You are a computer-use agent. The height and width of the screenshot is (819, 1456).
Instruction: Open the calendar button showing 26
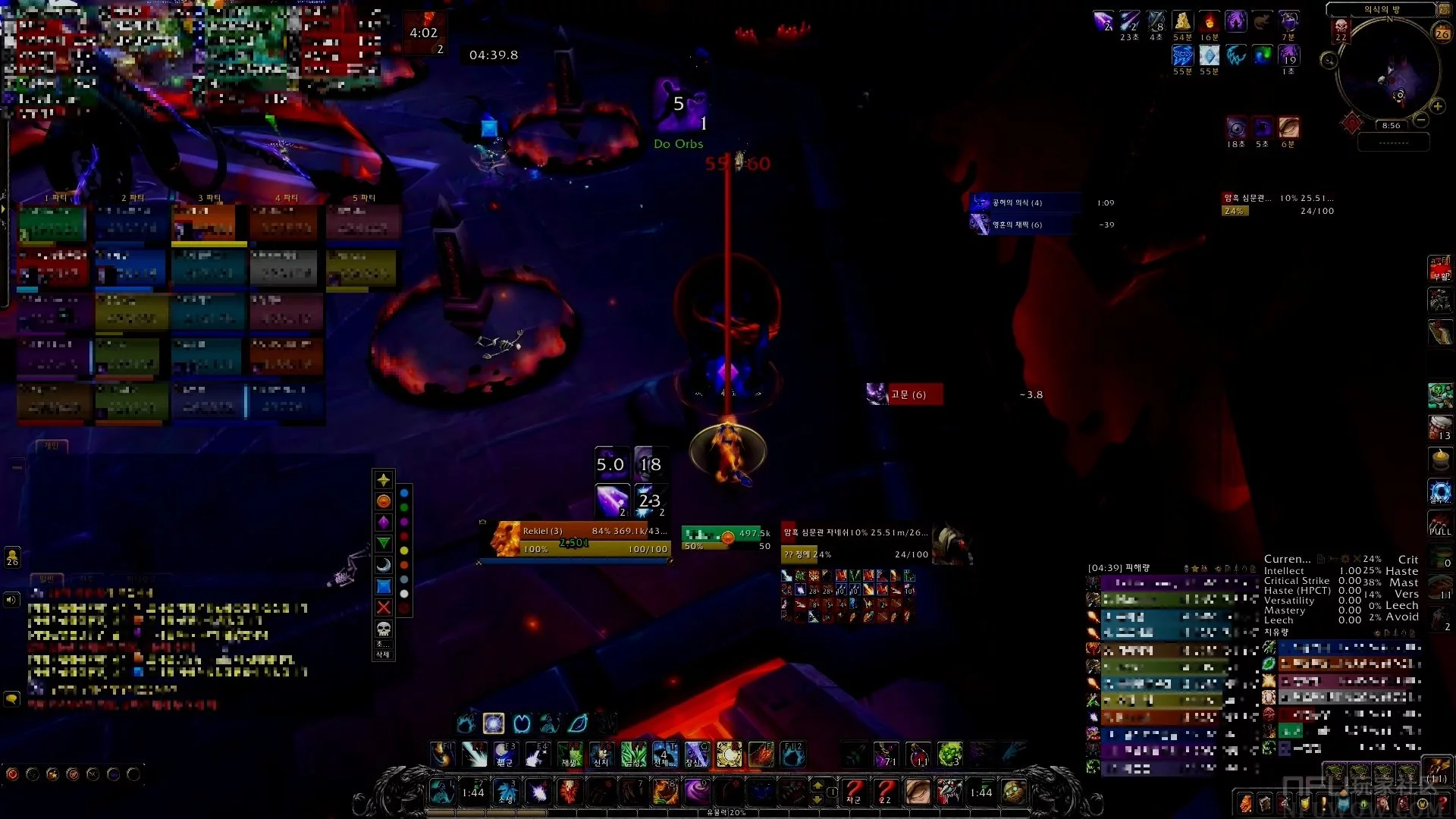(x=1442, y=33)
